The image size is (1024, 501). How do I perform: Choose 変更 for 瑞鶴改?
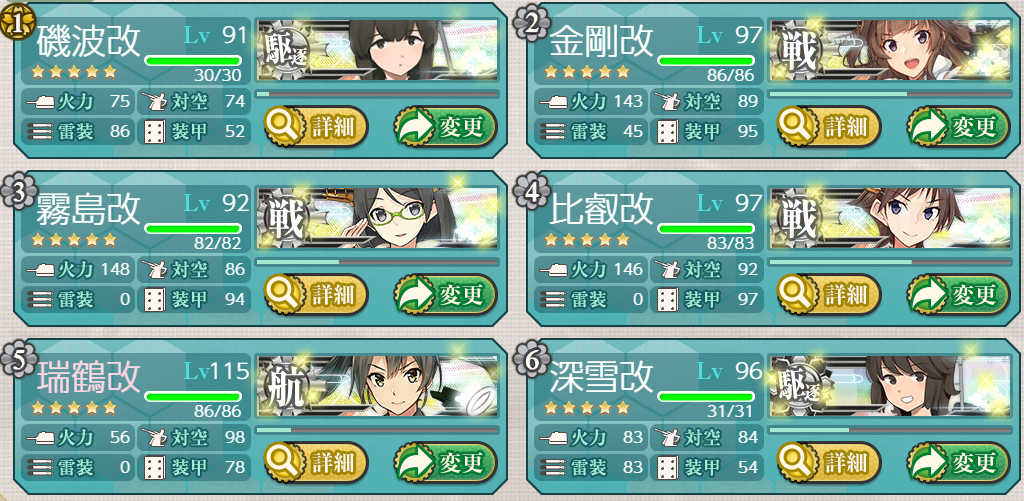(x=447, y=461)
